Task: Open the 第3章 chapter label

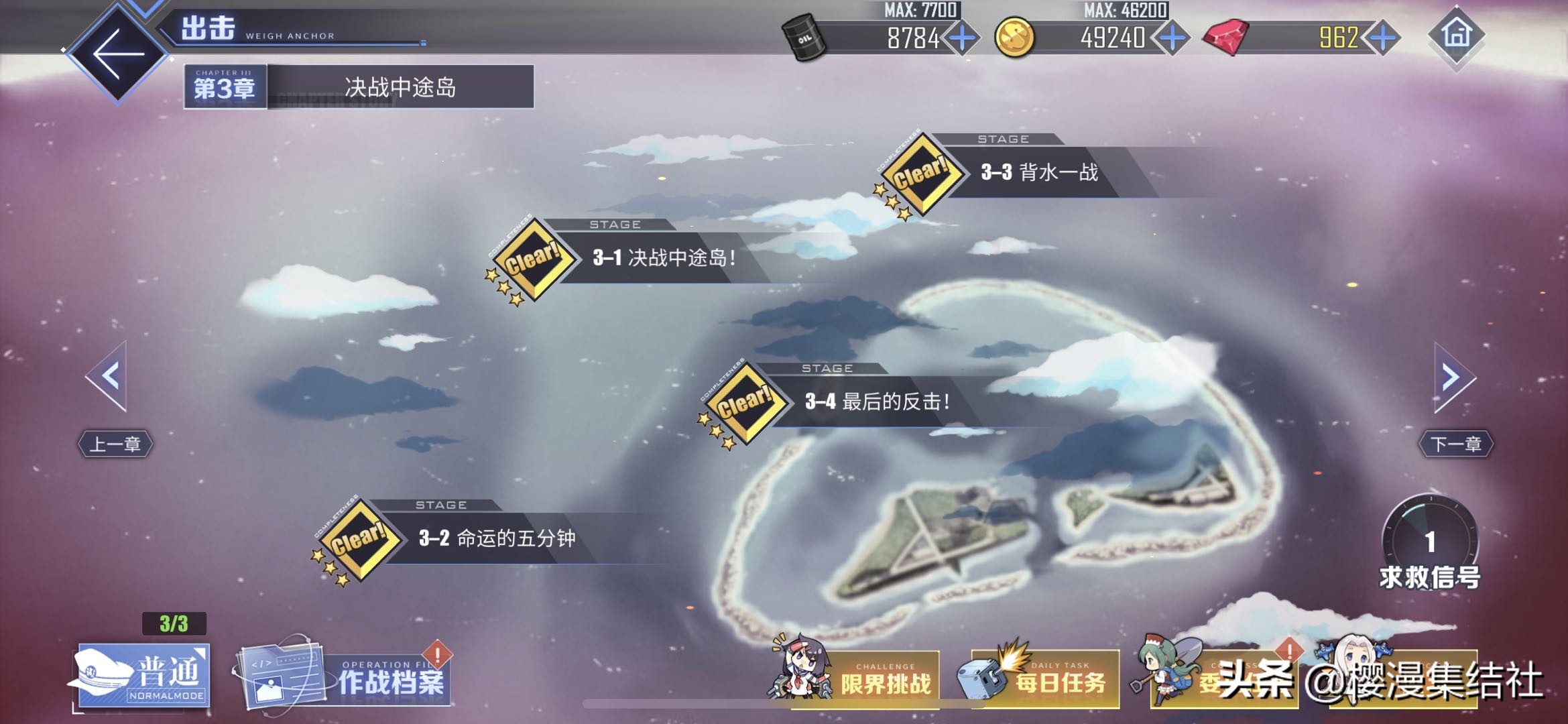Action: coord(223,86)
